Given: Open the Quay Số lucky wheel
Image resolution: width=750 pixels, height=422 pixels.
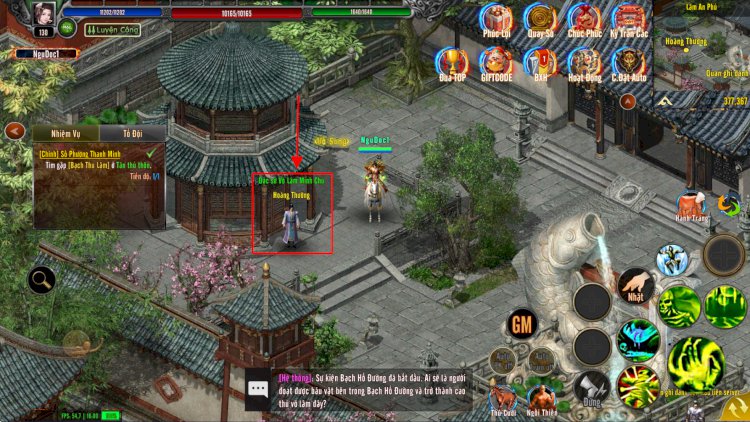Looking at the screenshot, I should click(x=541, y=19).
